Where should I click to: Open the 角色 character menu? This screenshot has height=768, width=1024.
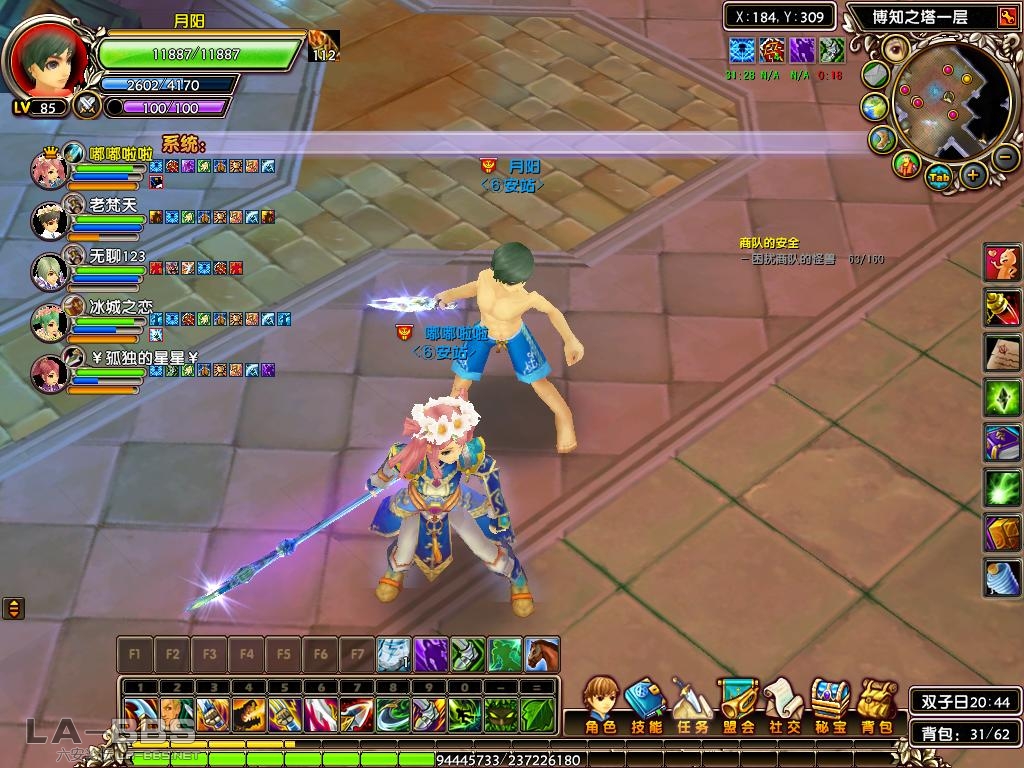600,705
